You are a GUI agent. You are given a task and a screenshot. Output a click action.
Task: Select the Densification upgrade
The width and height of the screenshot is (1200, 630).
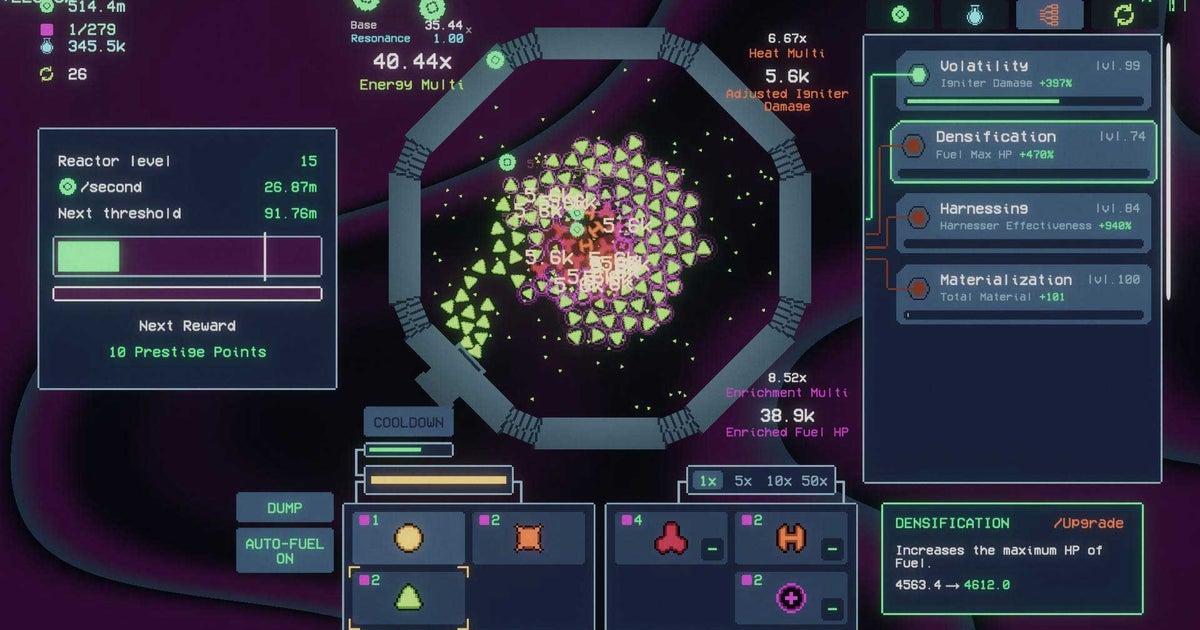click(x=1024, y=151)
